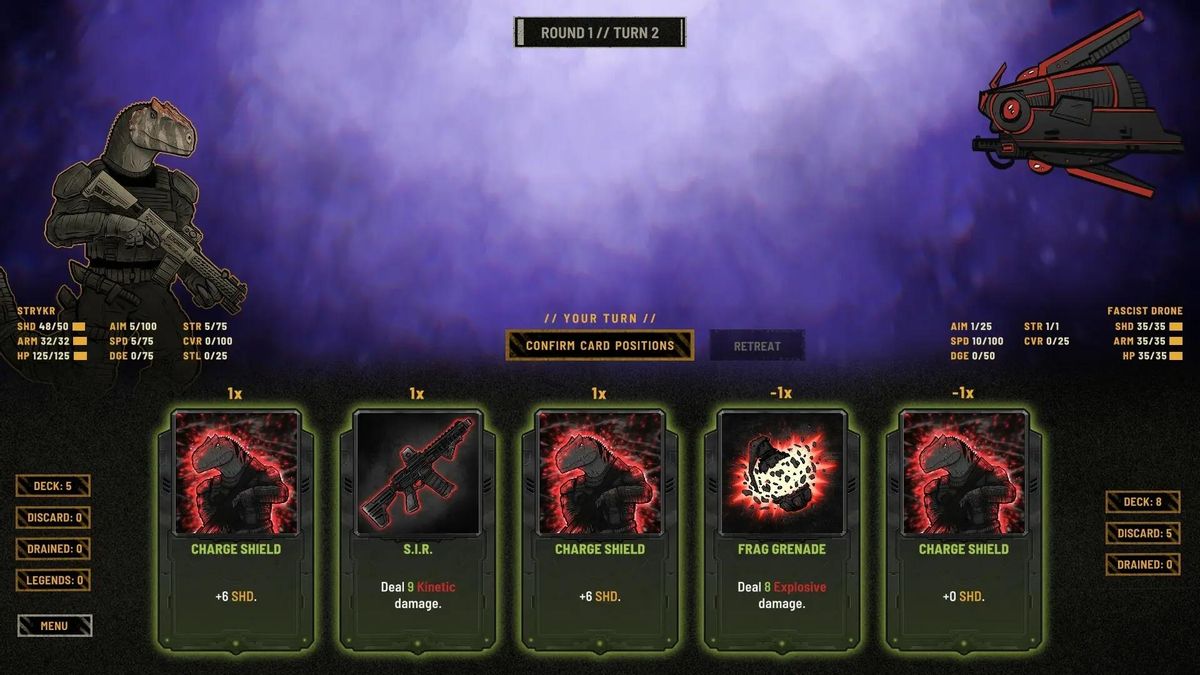The image size is (1200, 675).
Task: Confirm card positions for this turn
Action: tap(599, 345)
